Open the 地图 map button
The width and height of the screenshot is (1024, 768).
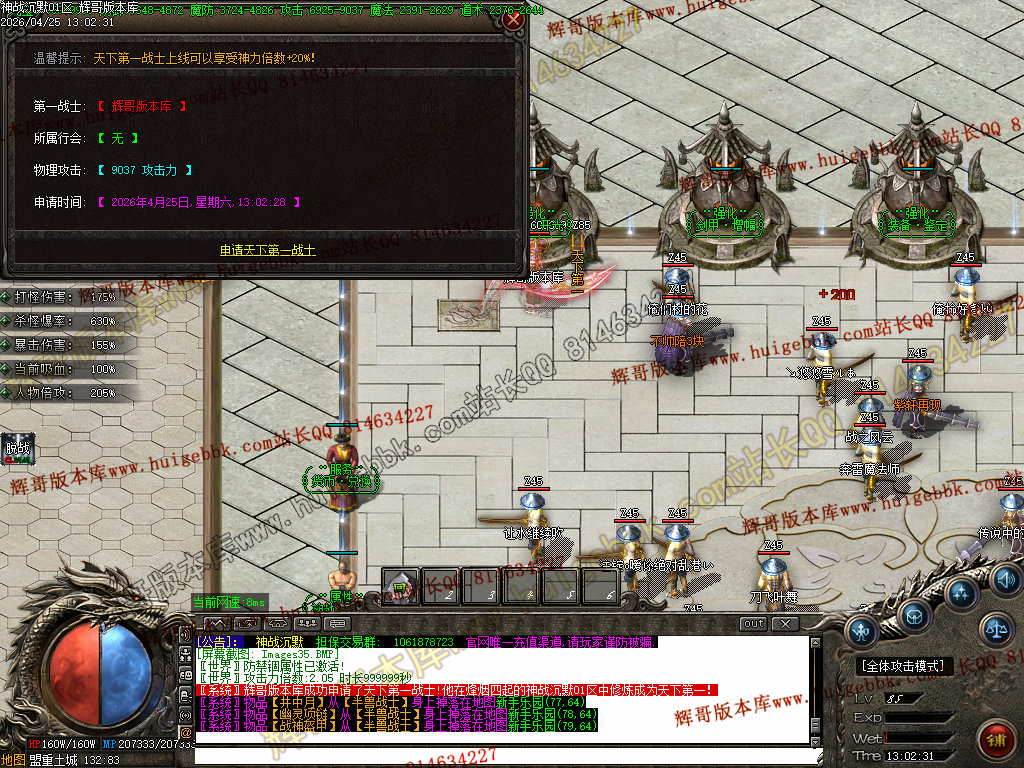(13, 760)
